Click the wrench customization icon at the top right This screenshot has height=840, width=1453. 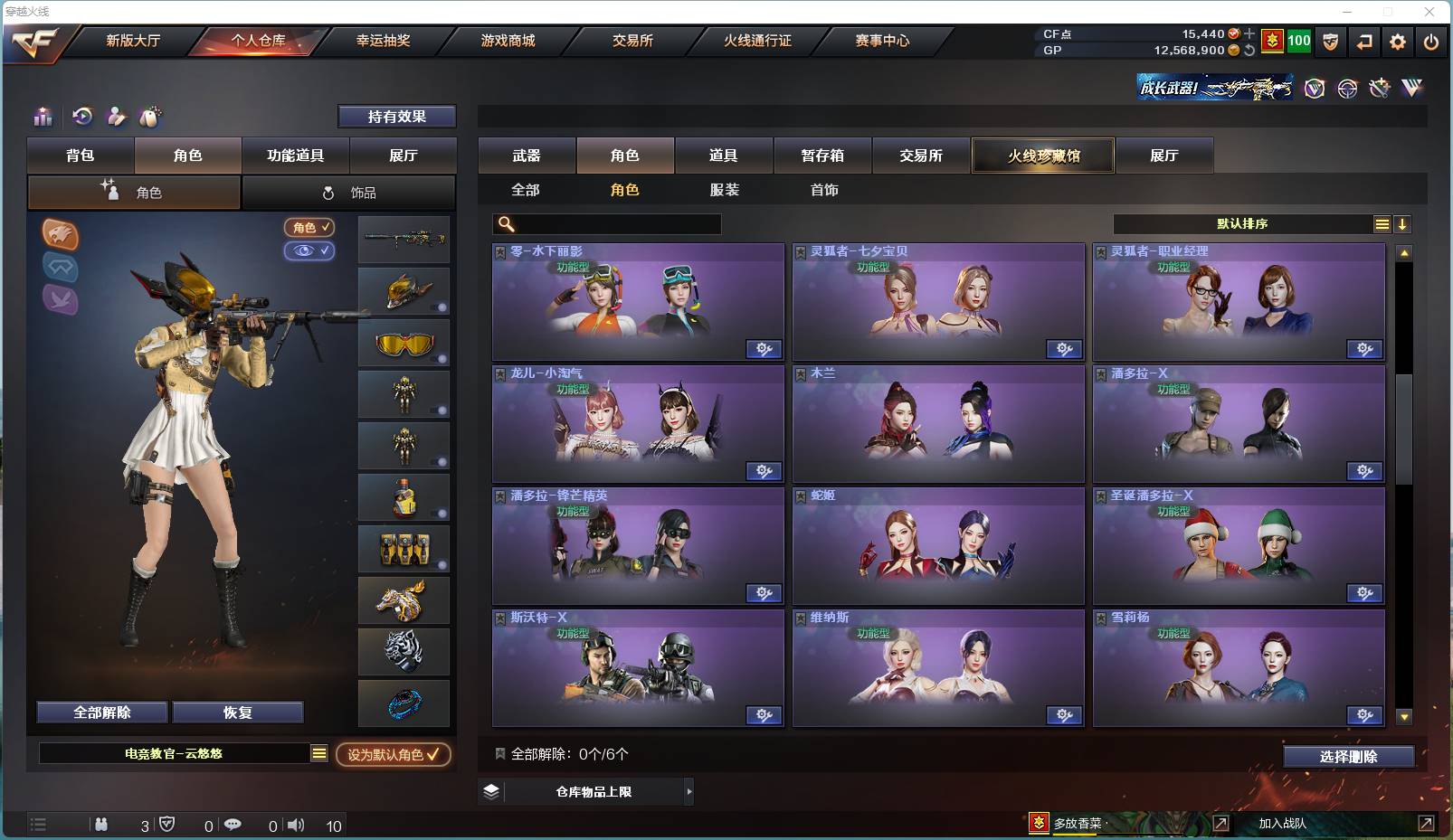coord(1380,88)
